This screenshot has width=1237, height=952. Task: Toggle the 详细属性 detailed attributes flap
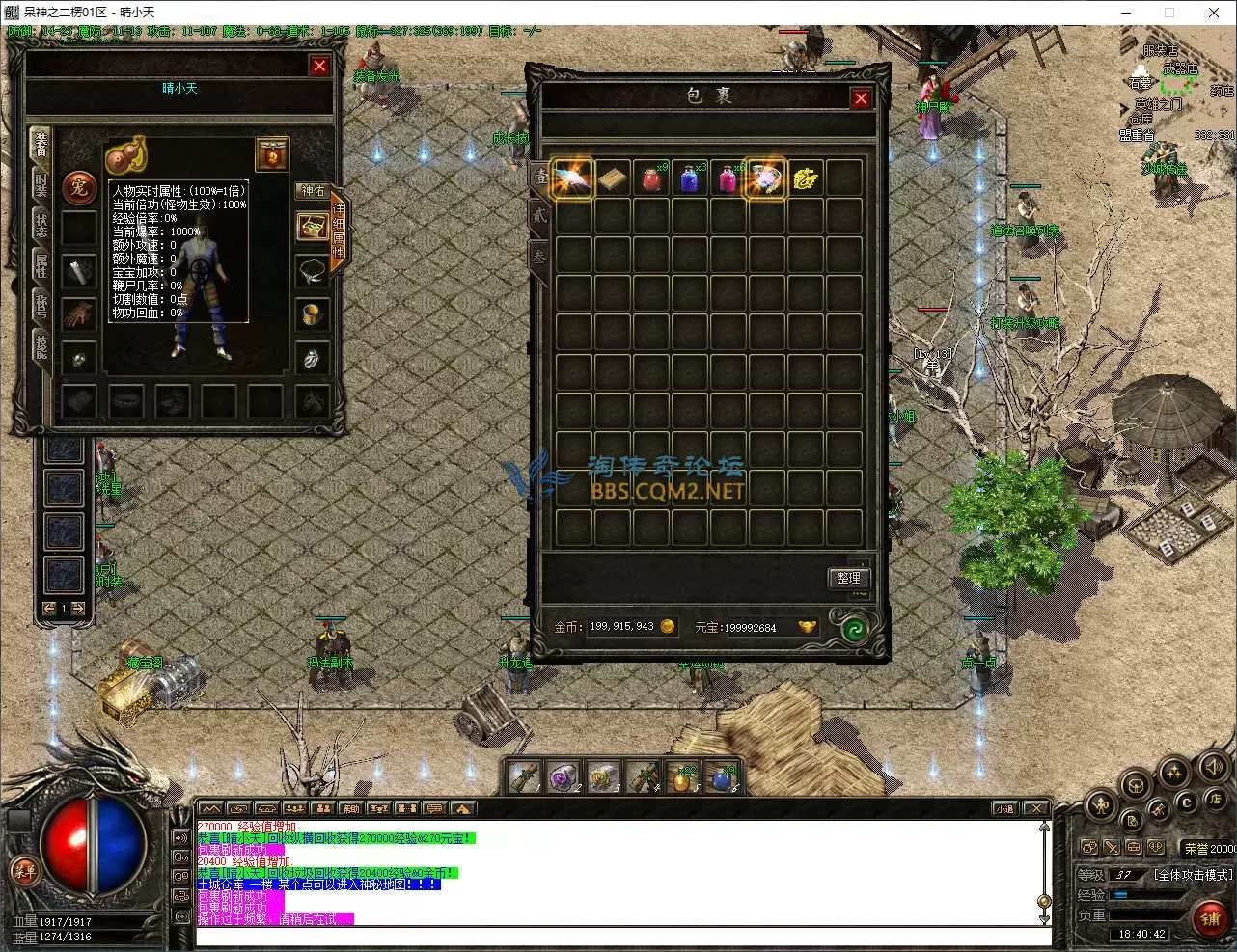(339, 230)
